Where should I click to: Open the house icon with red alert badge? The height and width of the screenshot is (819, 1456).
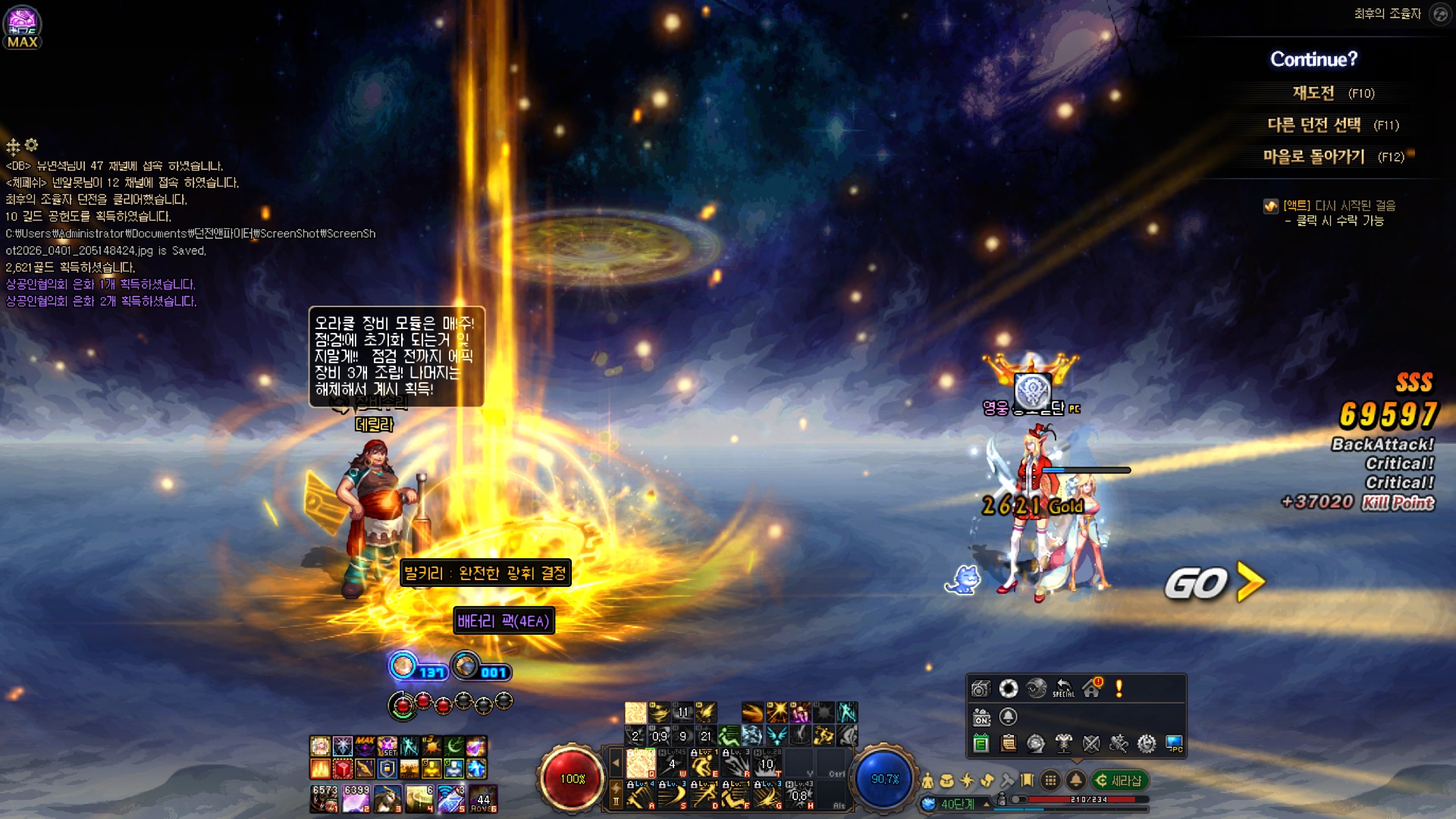point(1092,688)
